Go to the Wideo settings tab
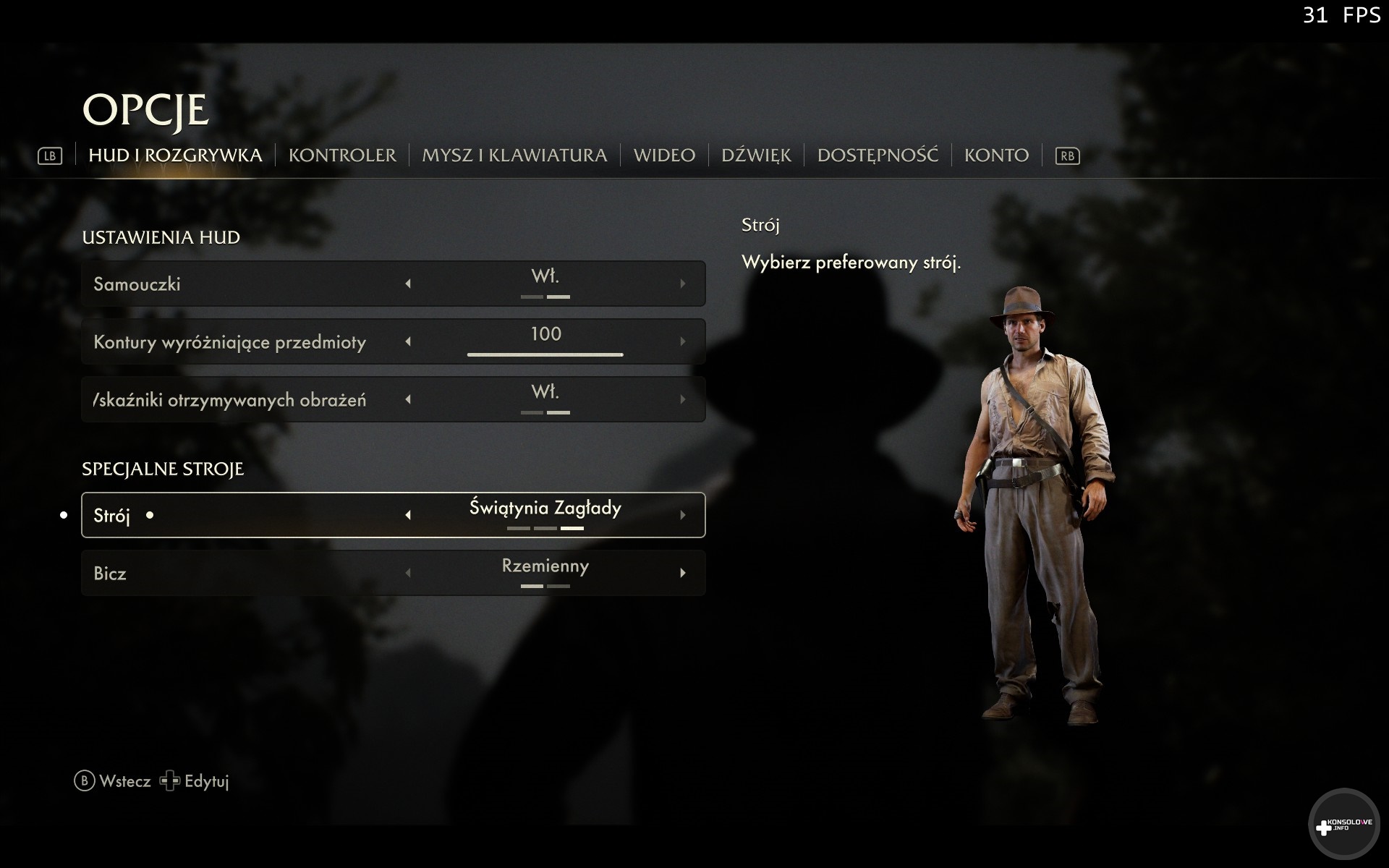Image resolution: width=1389 pixels, height=868 pixels. (664, 156)
